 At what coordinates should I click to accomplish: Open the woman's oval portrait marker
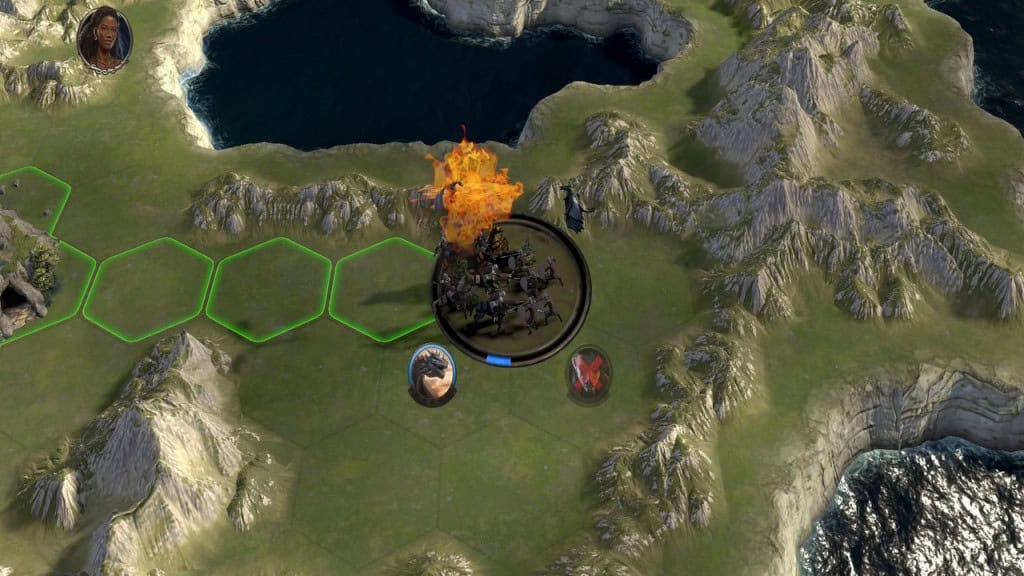104,39
